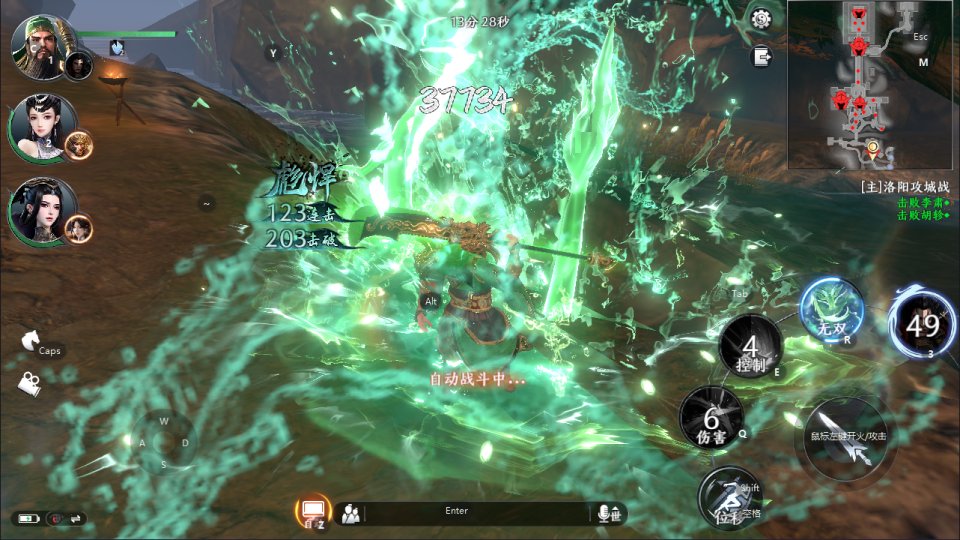Open the video camera icon

coord(29,383)
